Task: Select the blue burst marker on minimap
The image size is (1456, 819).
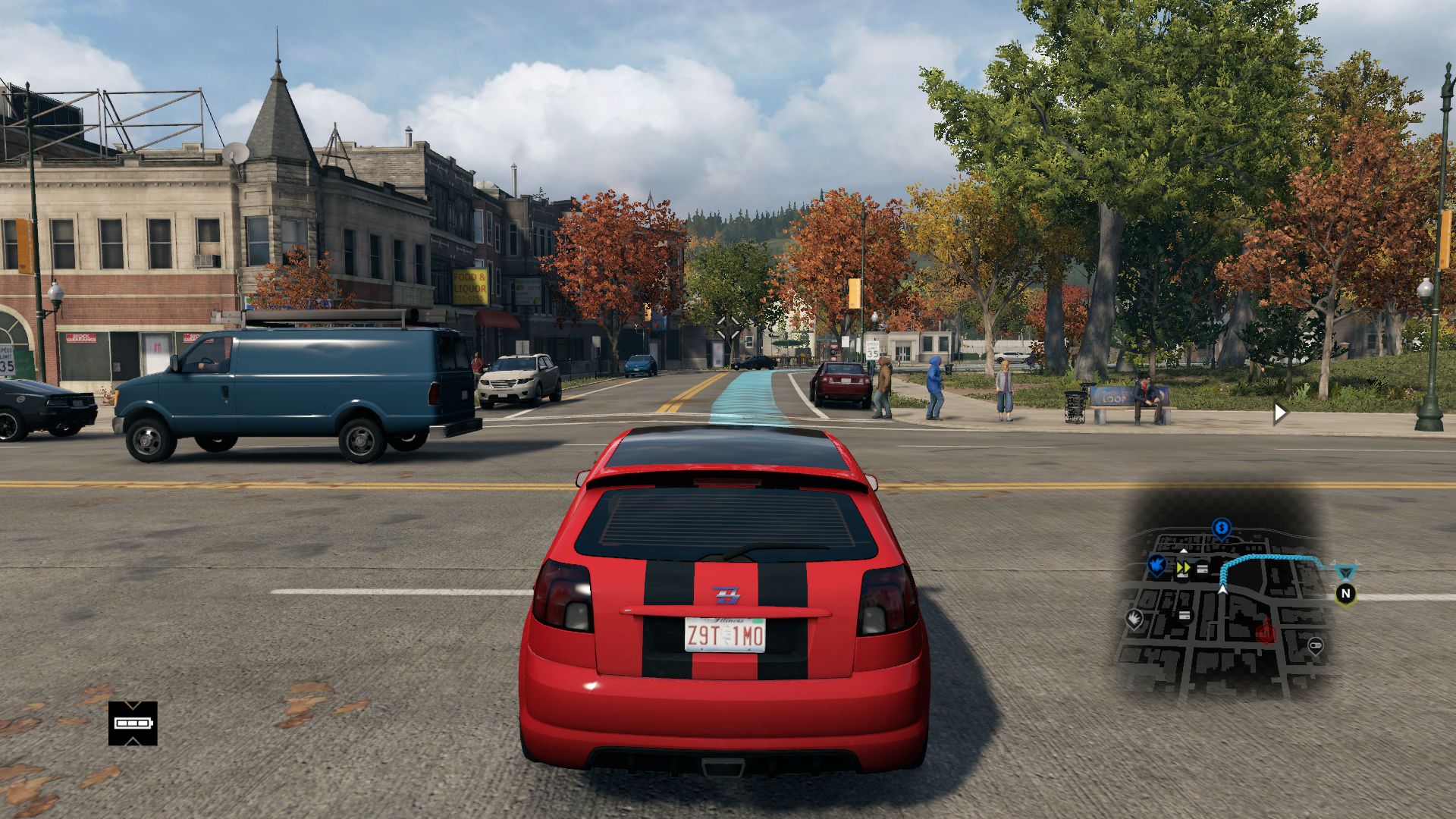Action: click(x=1156, y=564)
